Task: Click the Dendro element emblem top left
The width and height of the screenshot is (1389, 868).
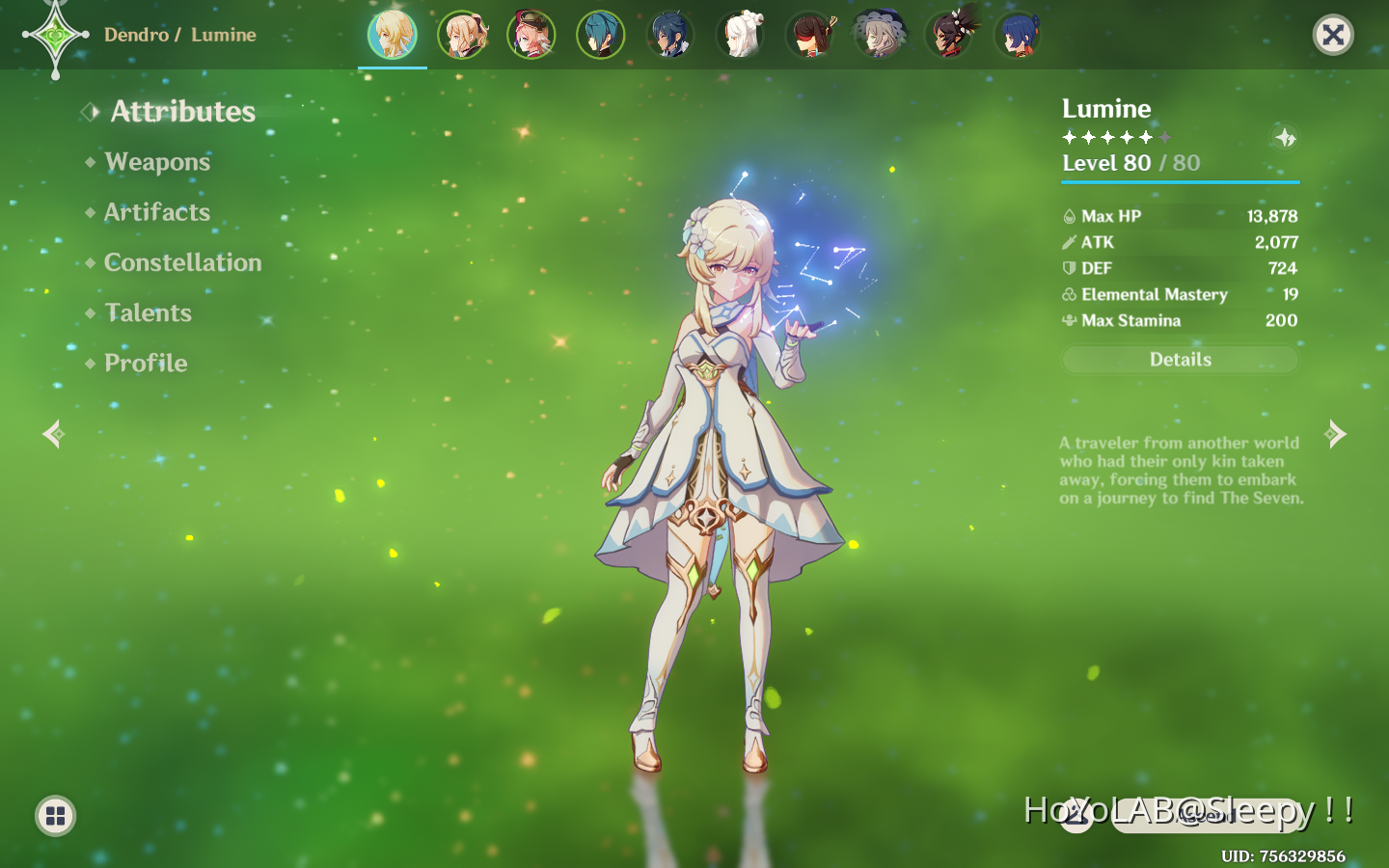Action: 55,35
